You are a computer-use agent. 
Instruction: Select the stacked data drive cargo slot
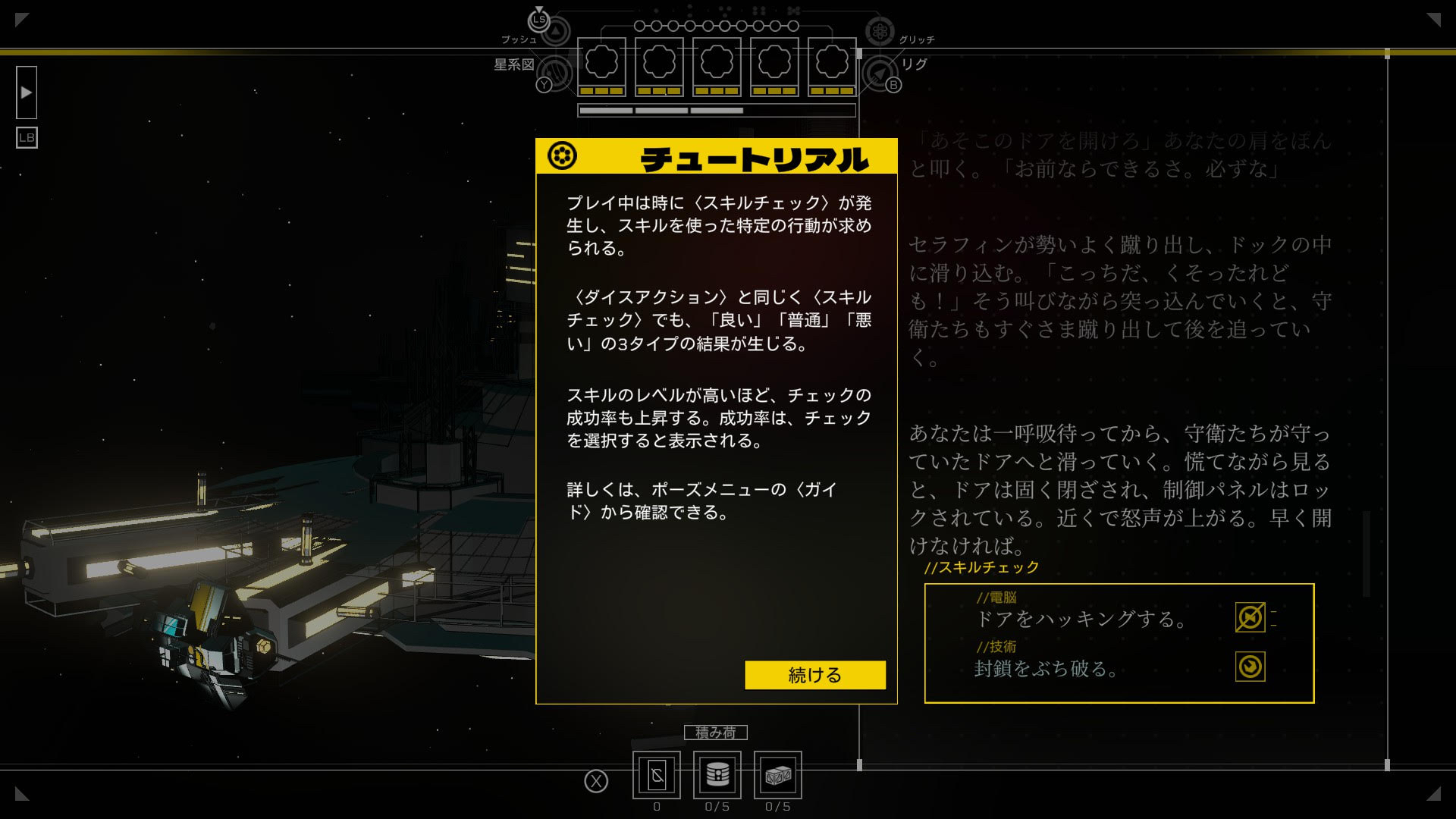(717, 774)
